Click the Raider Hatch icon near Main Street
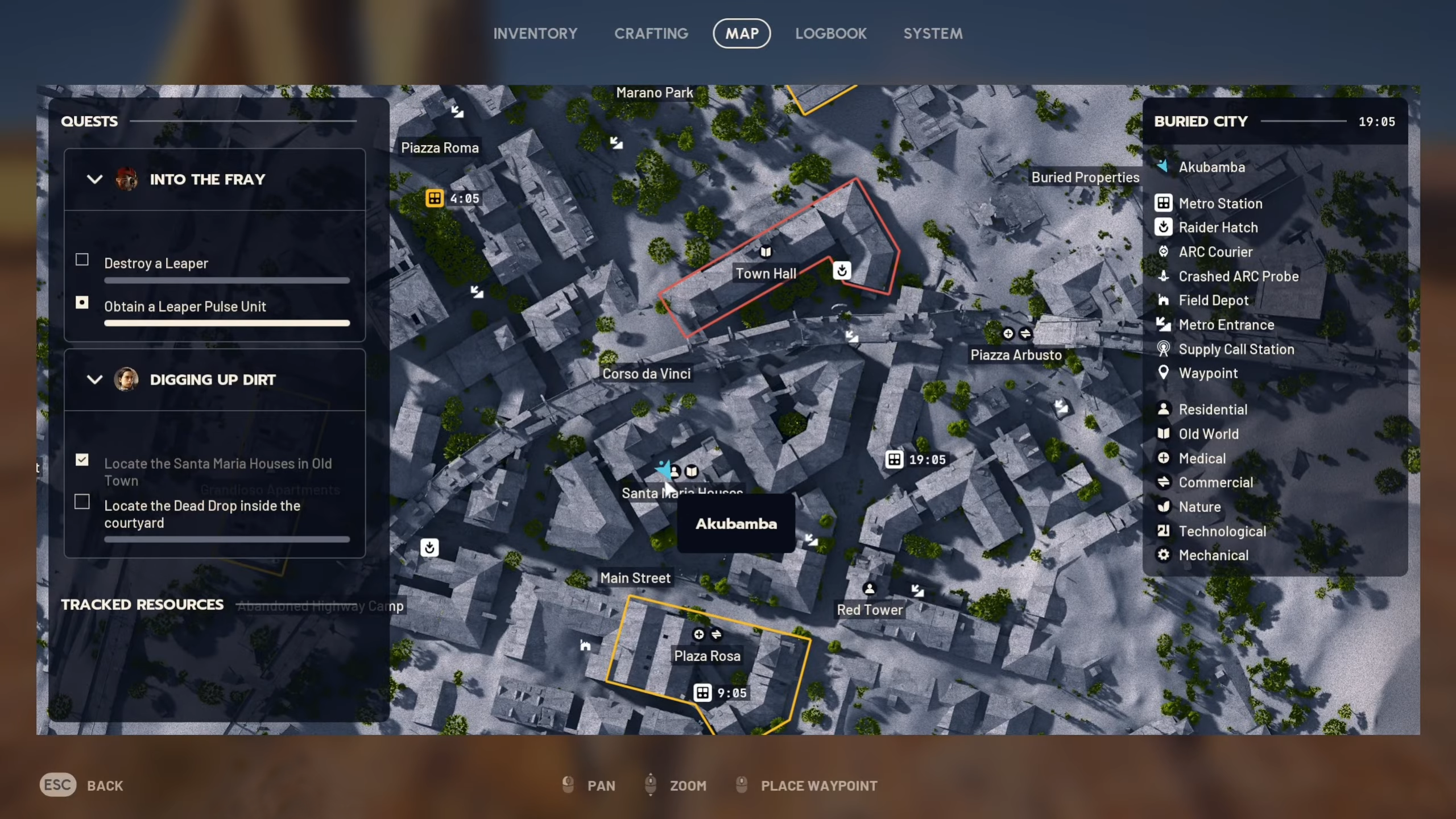This screenshot has height=819, width=1456. (430, 547)
